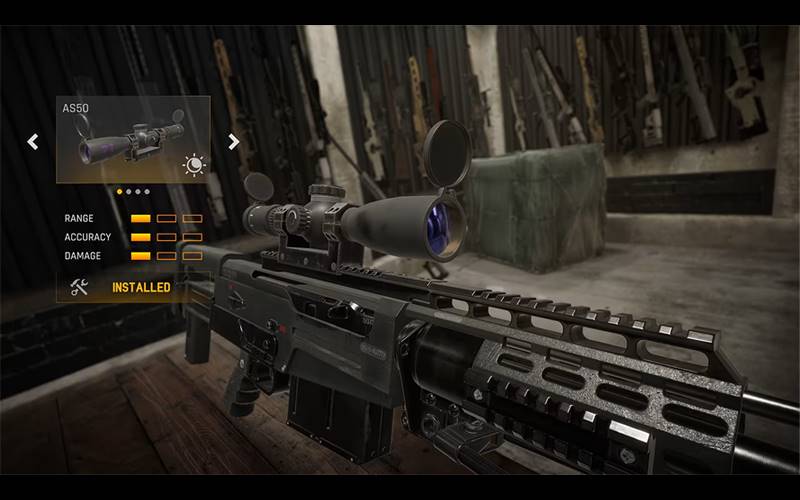Image resolution: width=800 pixels, height=500 pixels.
Task: Click the INSTALLED button
Action: pos(140,287)
